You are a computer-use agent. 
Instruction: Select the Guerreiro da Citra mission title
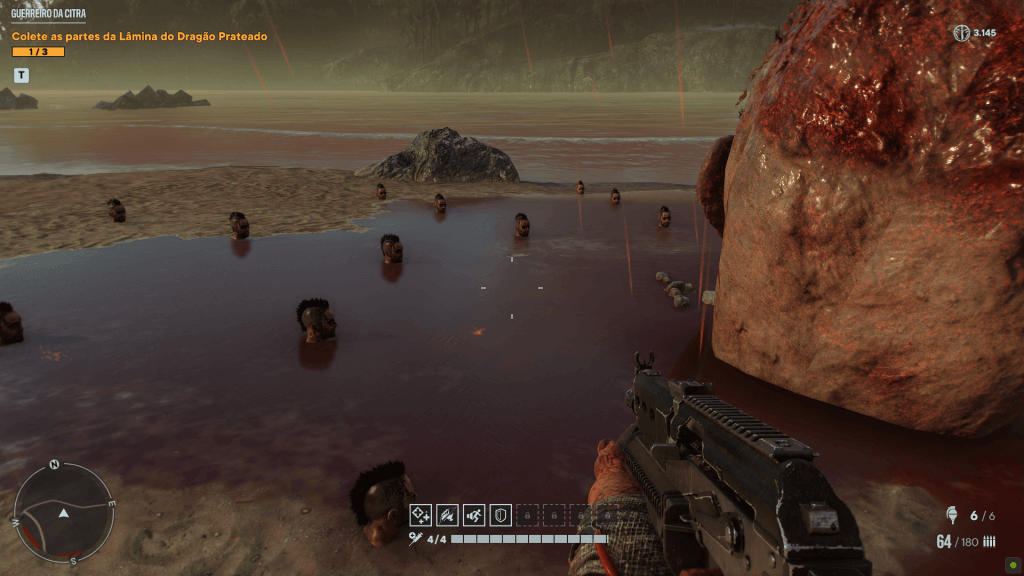(48, 14)
